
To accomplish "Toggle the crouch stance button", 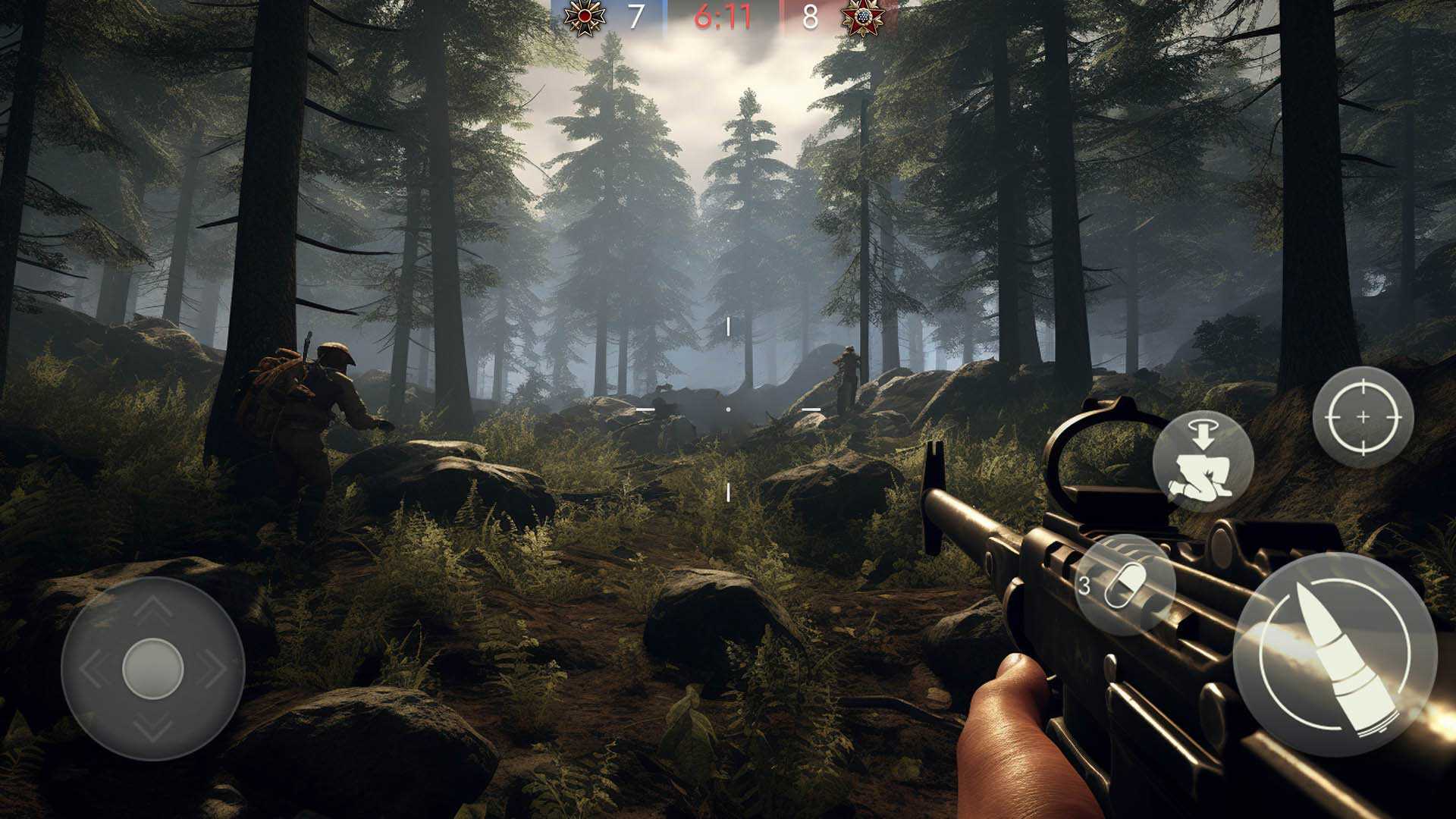I will [1203, 461].
